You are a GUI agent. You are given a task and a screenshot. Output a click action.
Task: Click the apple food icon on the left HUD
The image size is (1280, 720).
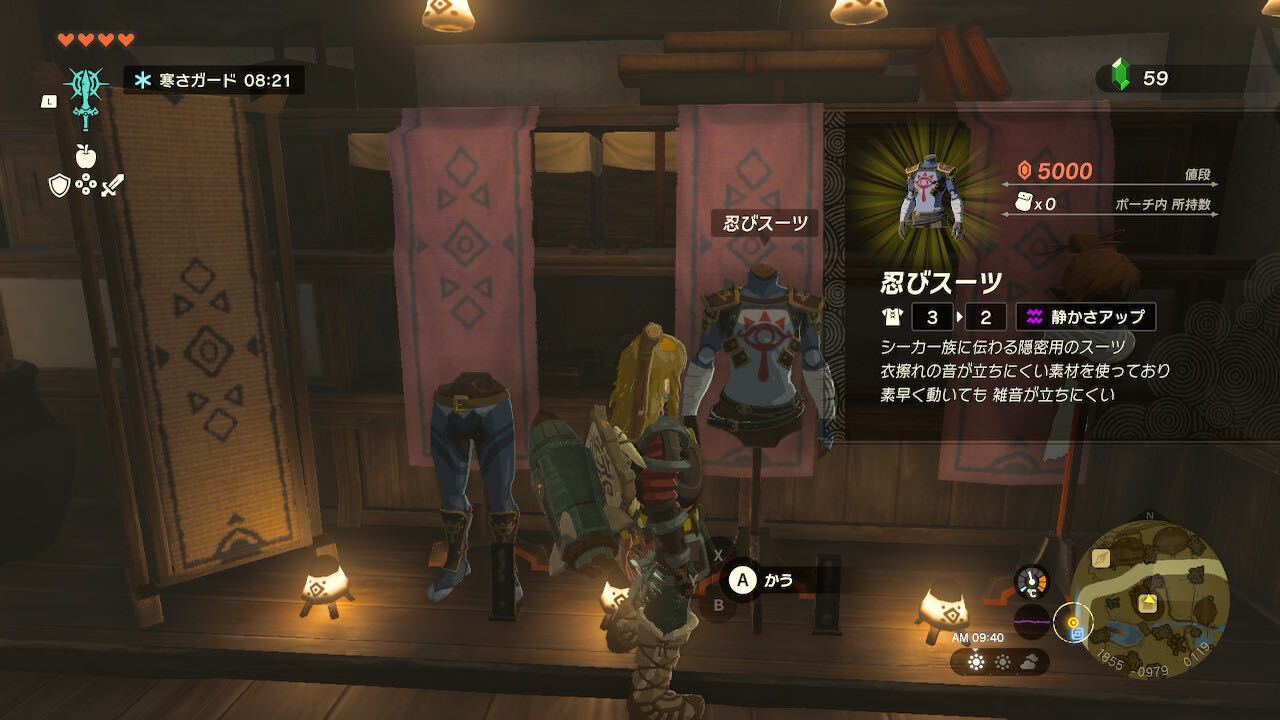(x=85, y=156)
